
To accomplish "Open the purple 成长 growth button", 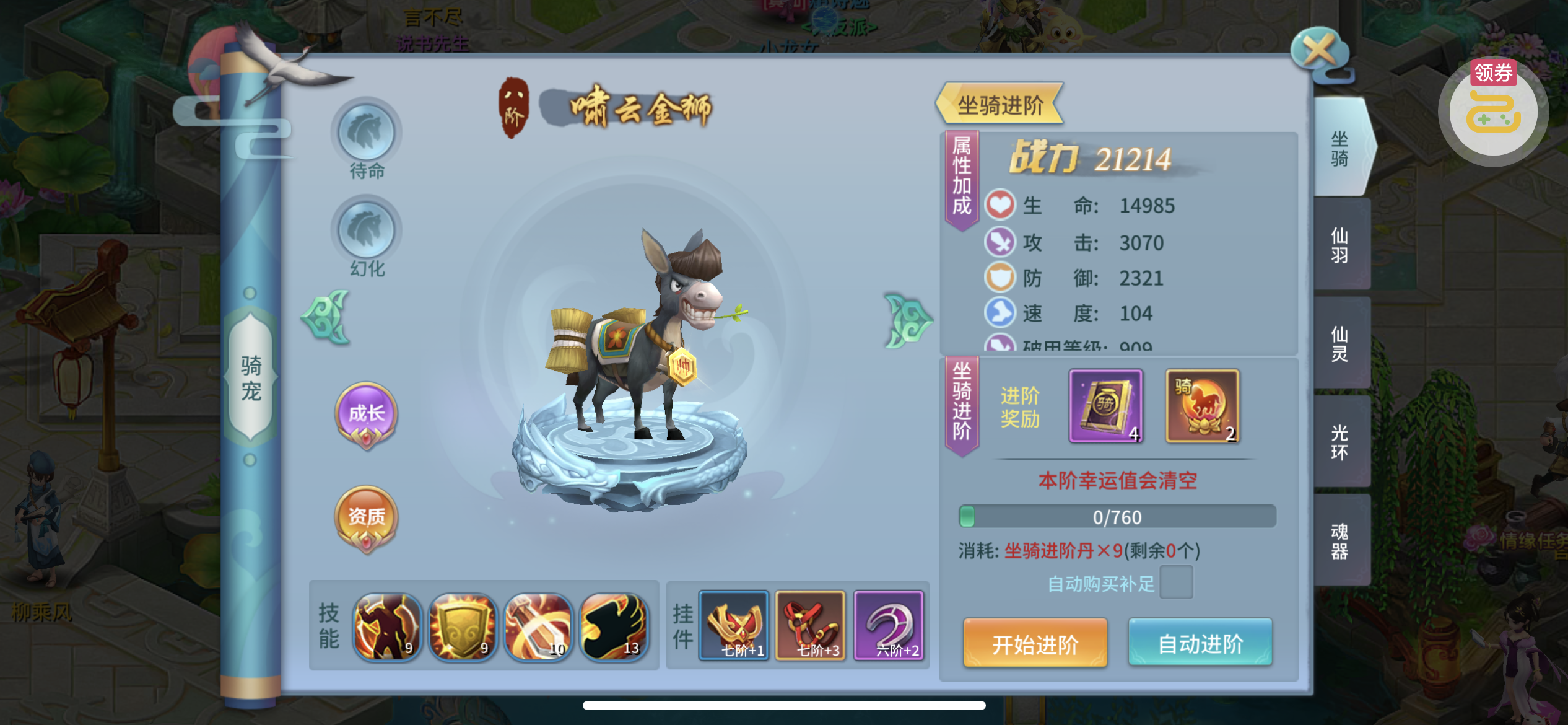I will [367, 414].
